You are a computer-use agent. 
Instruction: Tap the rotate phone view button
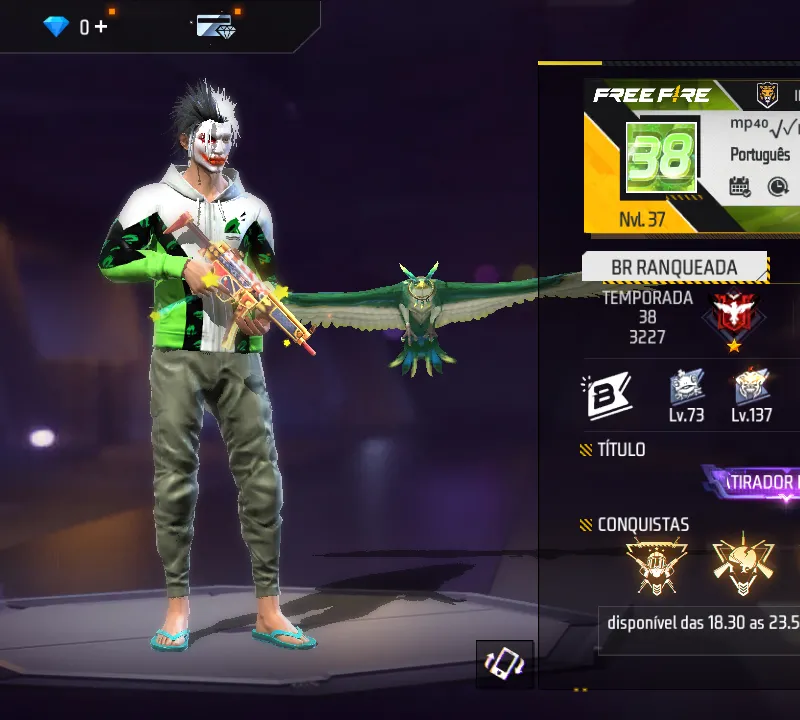click(504, 663)
